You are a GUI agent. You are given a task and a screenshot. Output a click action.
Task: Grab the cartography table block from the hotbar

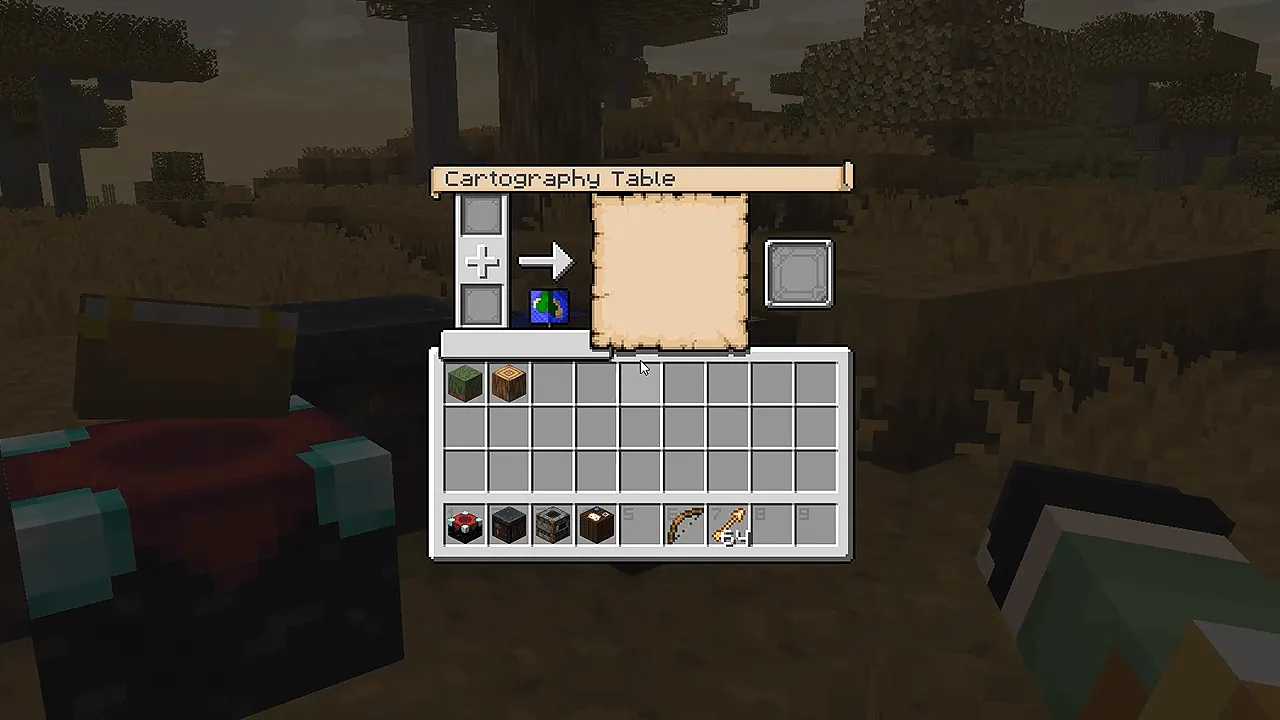596,523
